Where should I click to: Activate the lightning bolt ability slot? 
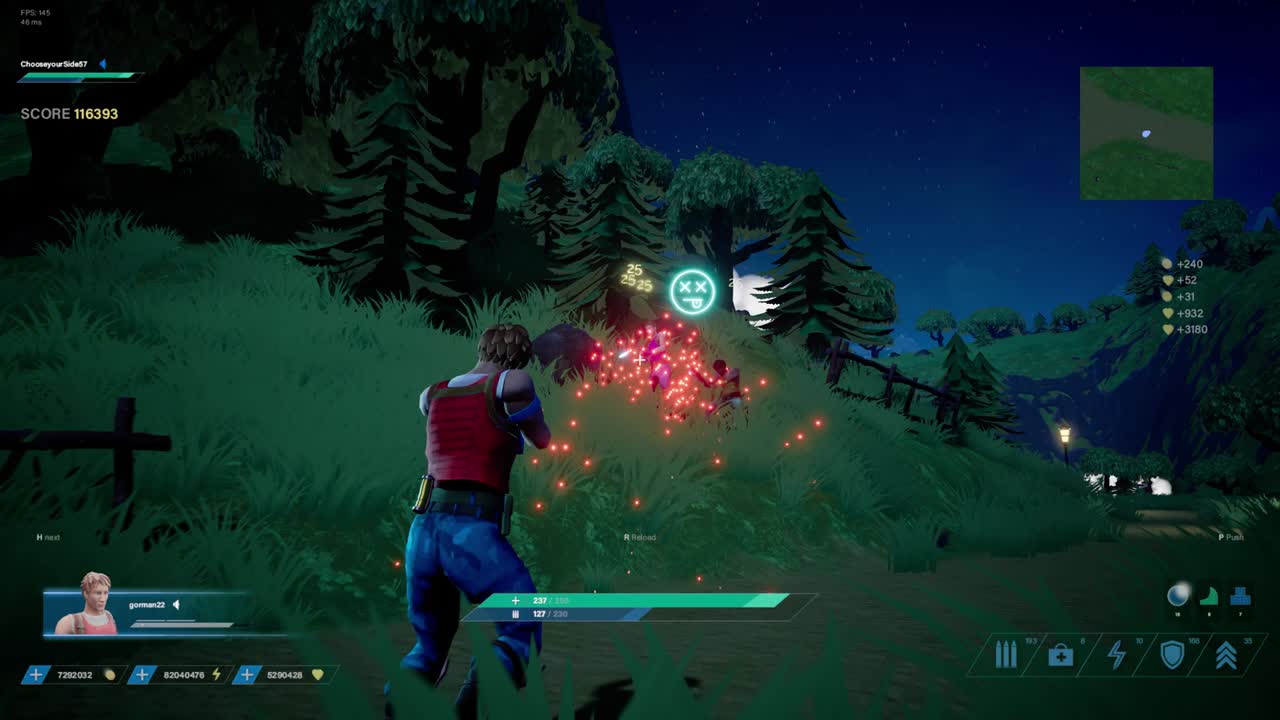point(1116,655)
